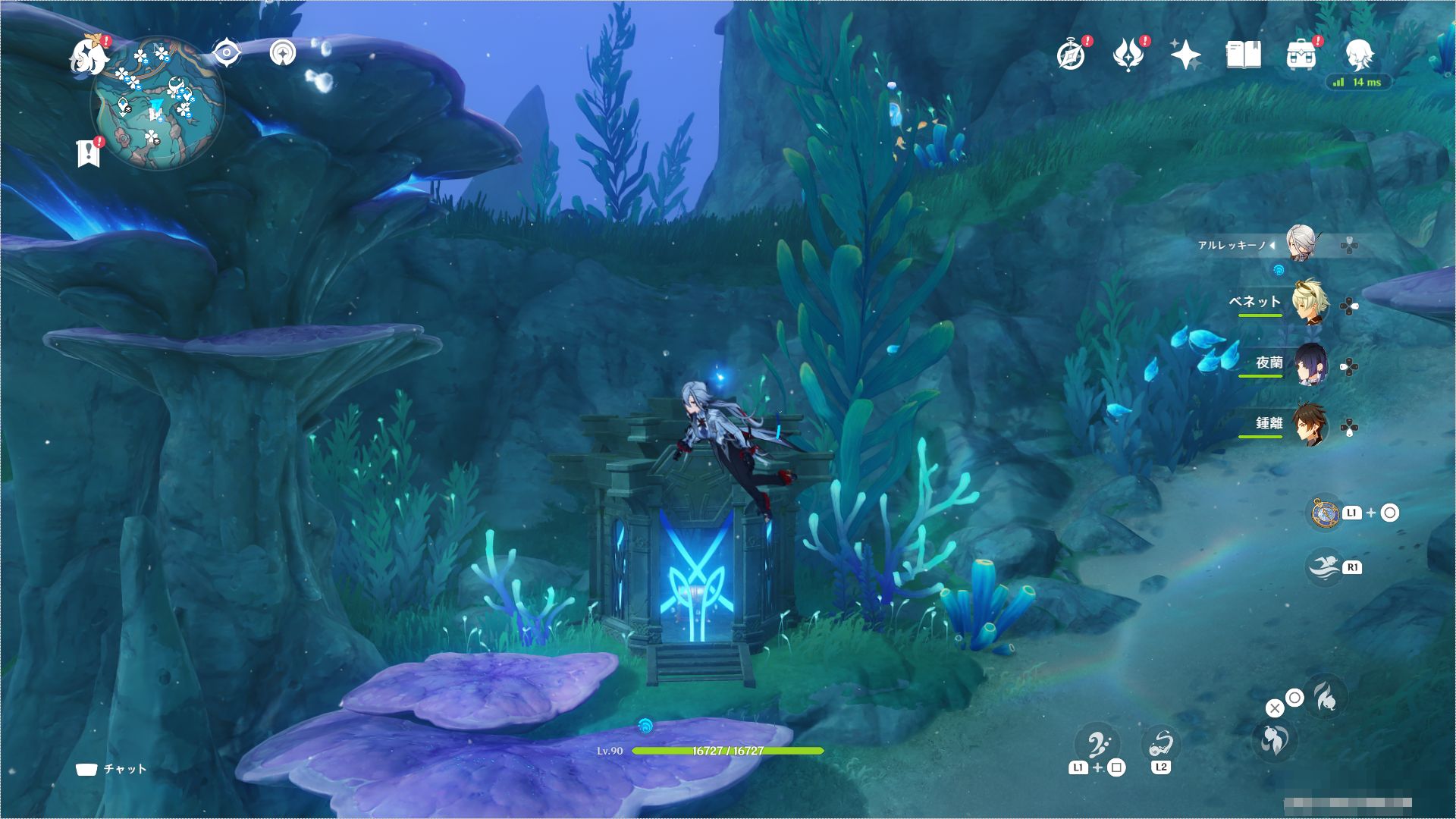Activate the swim dash skill icon

click(x=1325, y=567)
